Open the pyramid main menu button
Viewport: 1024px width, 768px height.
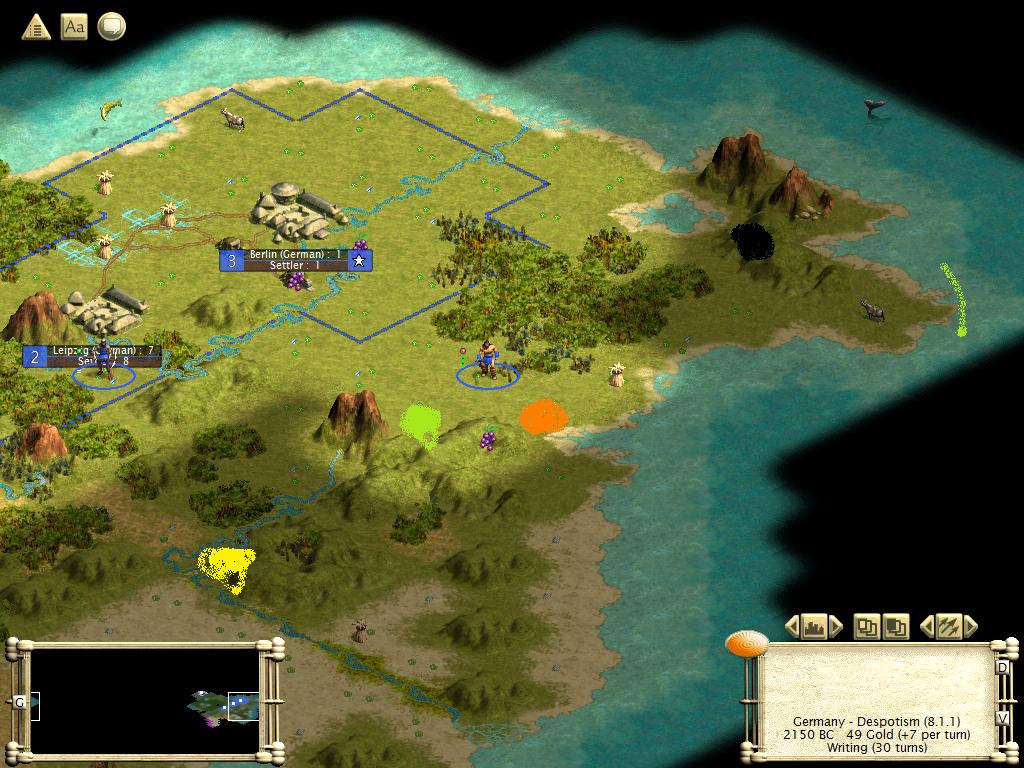36,27
